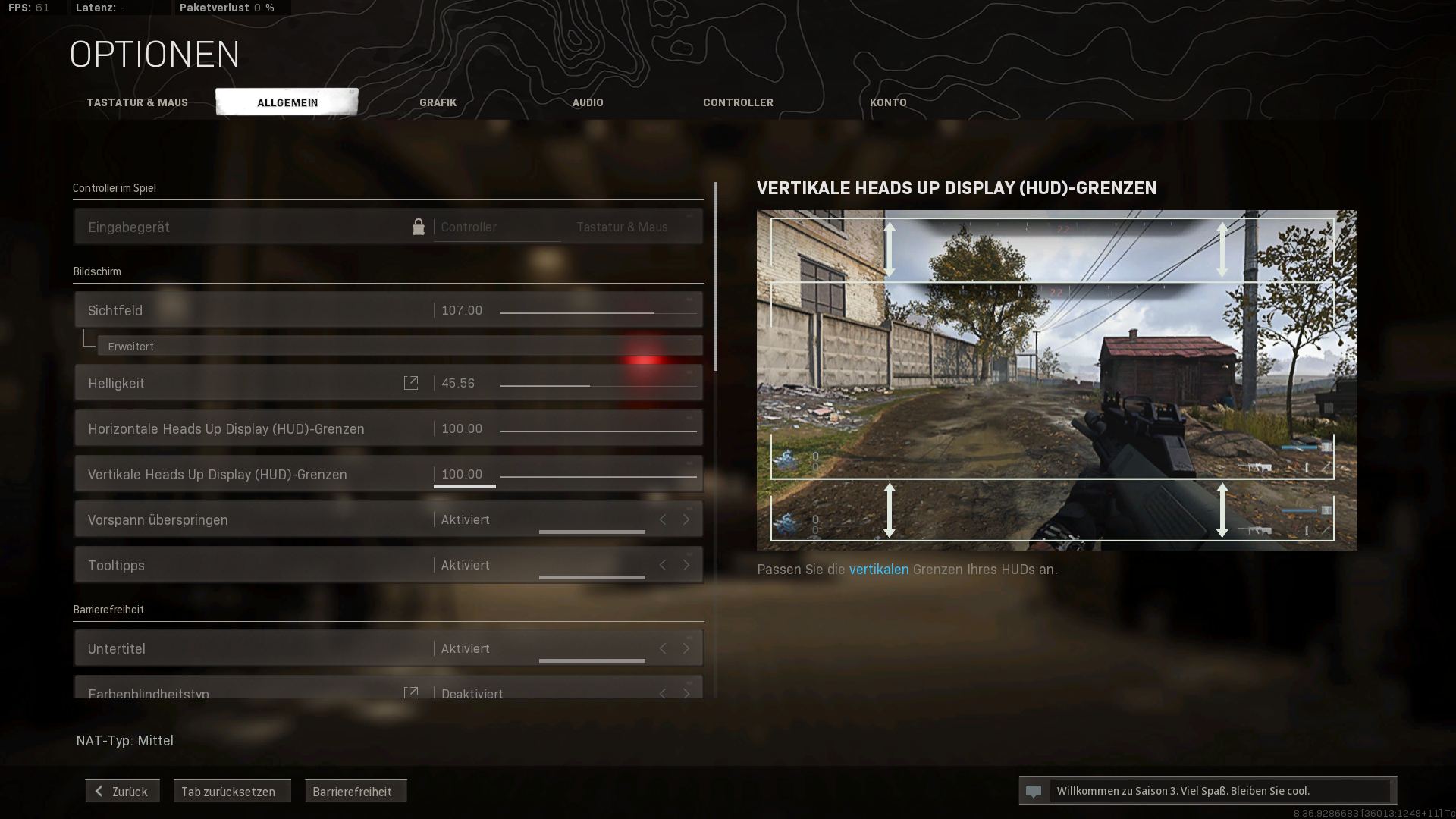The image size is (1456, 819).
Task: Open Farbenblindheitstyp selection with right chevron
Action: [686, 693]
